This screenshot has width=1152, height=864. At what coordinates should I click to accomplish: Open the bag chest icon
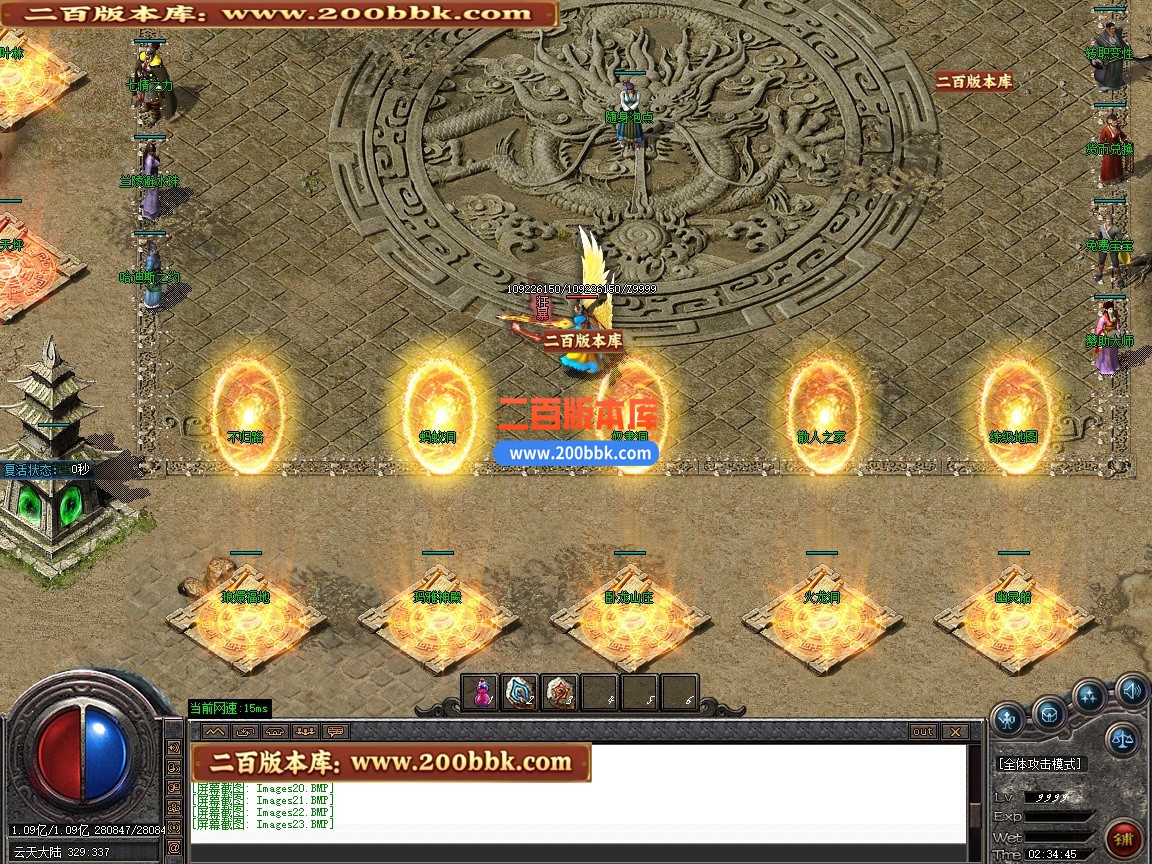point(1049,712)
